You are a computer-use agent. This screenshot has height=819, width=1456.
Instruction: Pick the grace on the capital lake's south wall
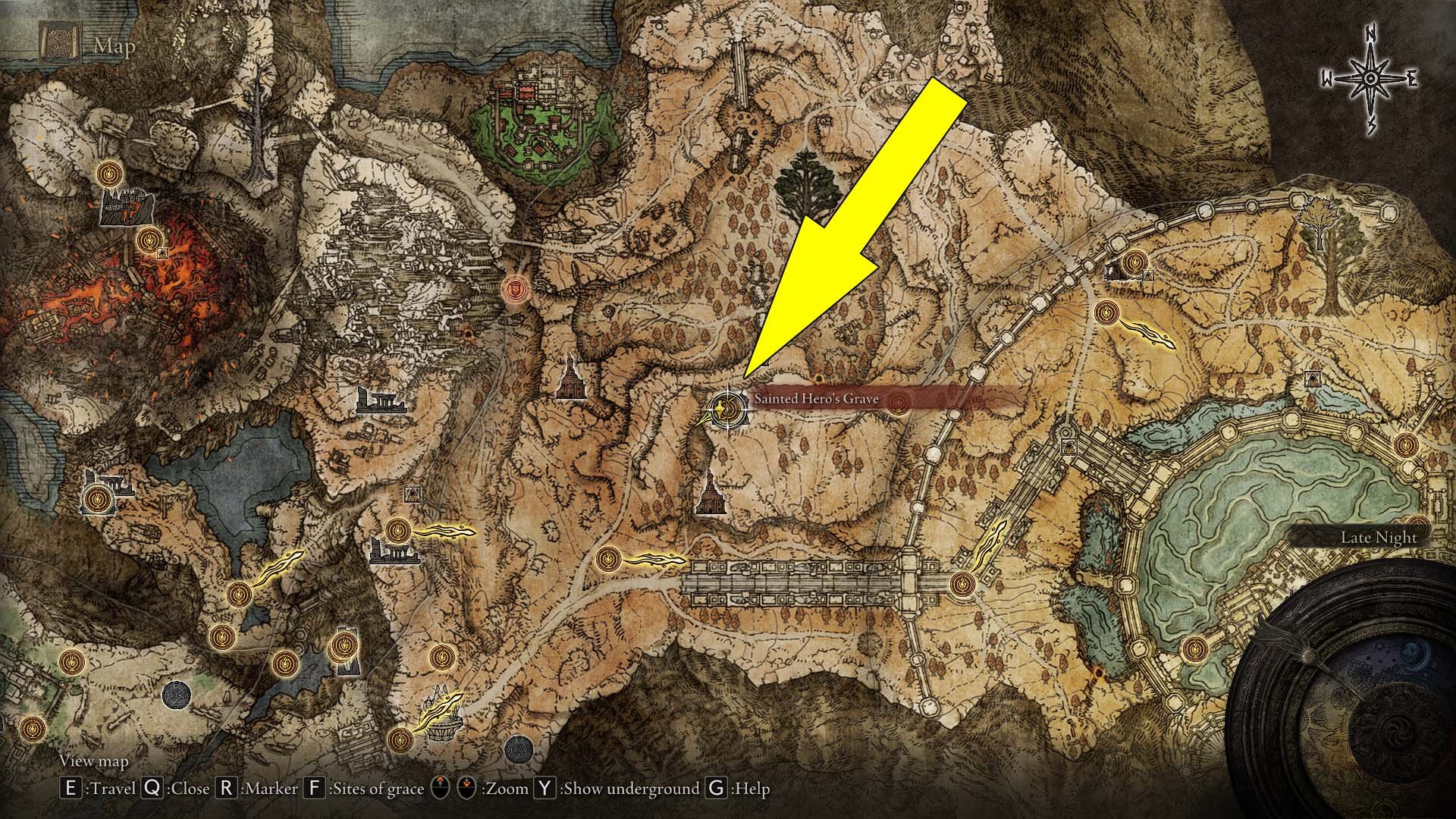1194,648
